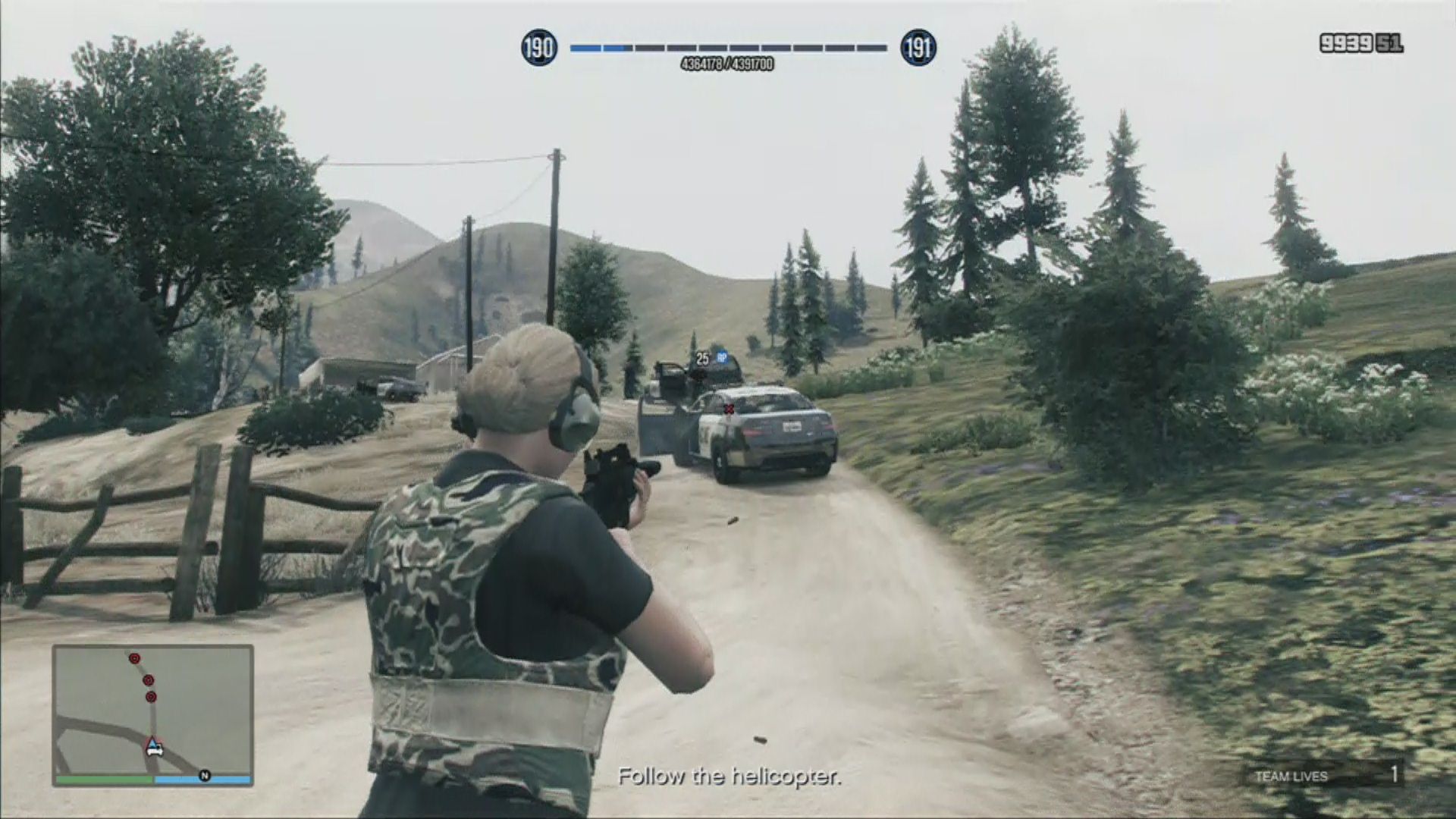Click the next rank 191 badge

coord(918,49)
